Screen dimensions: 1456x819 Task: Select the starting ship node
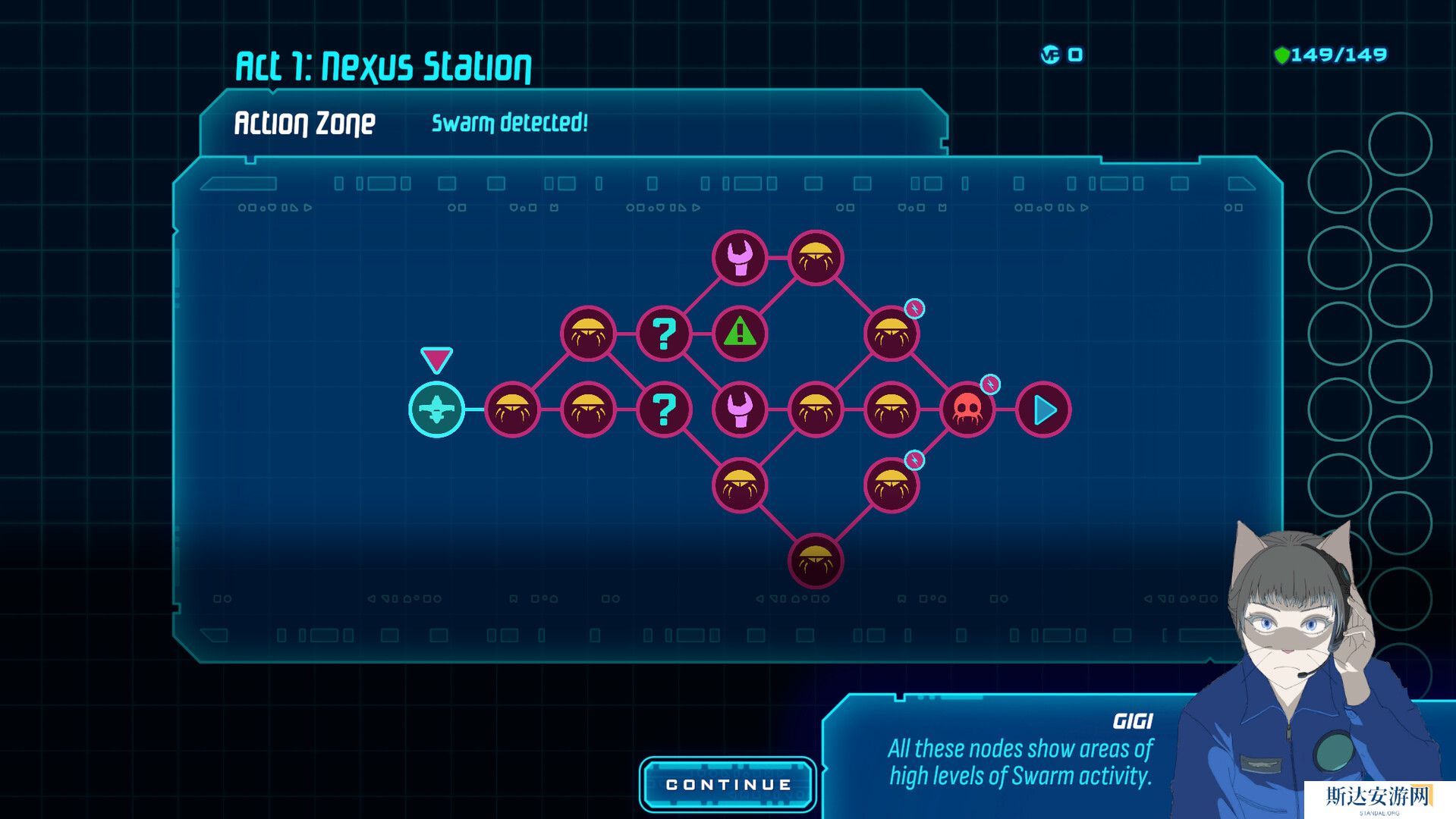(x=436, y=409)
